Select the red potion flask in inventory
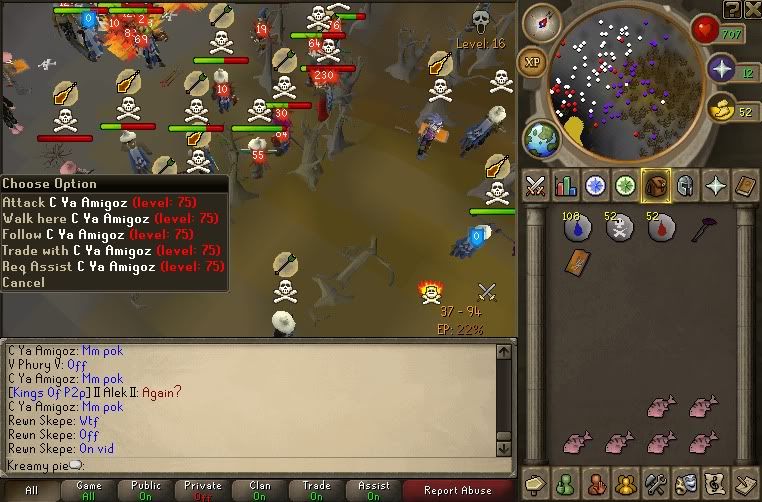762x502 pixels. point(659,229)
